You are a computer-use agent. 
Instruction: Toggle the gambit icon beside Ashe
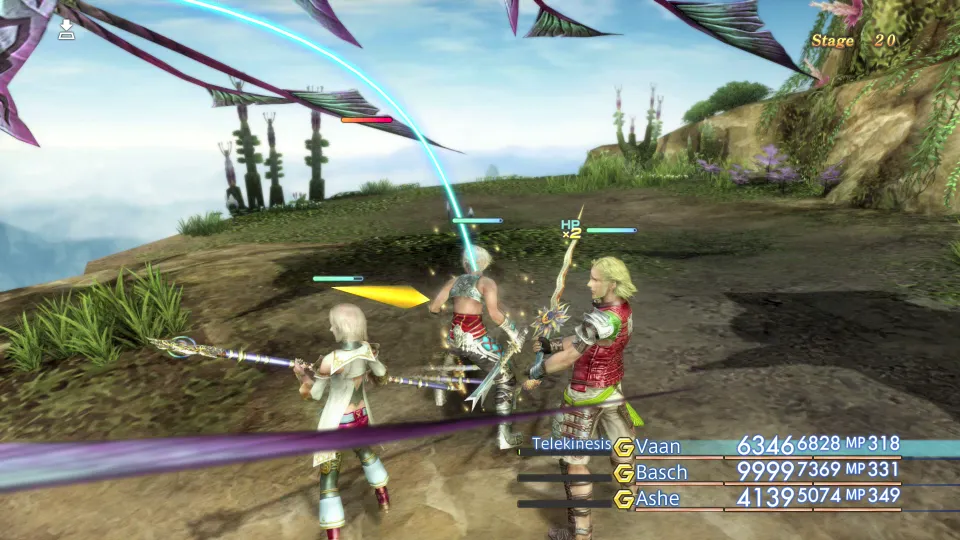pyautogui.click(x=624, y=499)
